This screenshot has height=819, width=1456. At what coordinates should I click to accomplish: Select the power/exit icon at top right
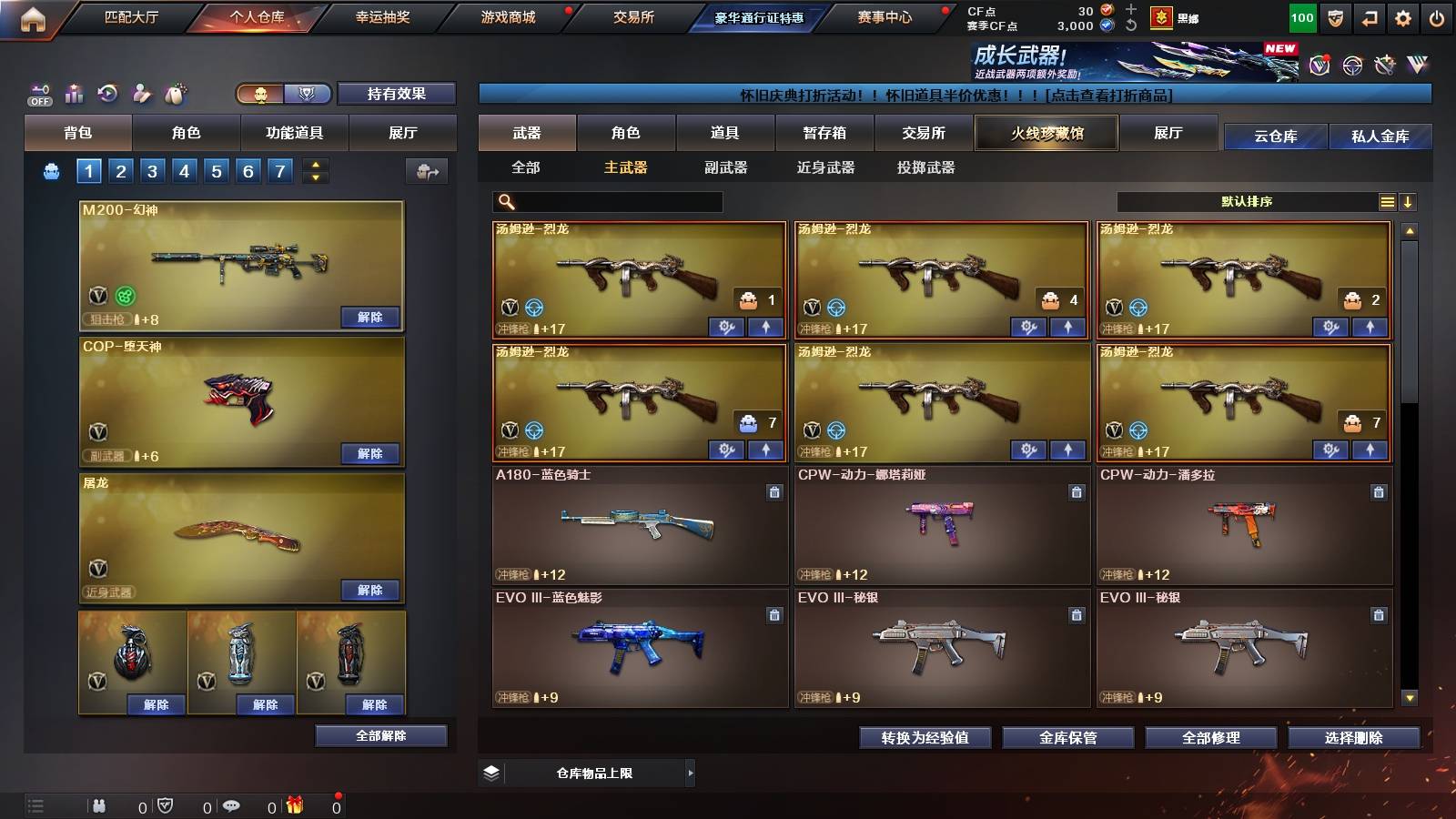pyautogui.click(x=1436, y=15)
